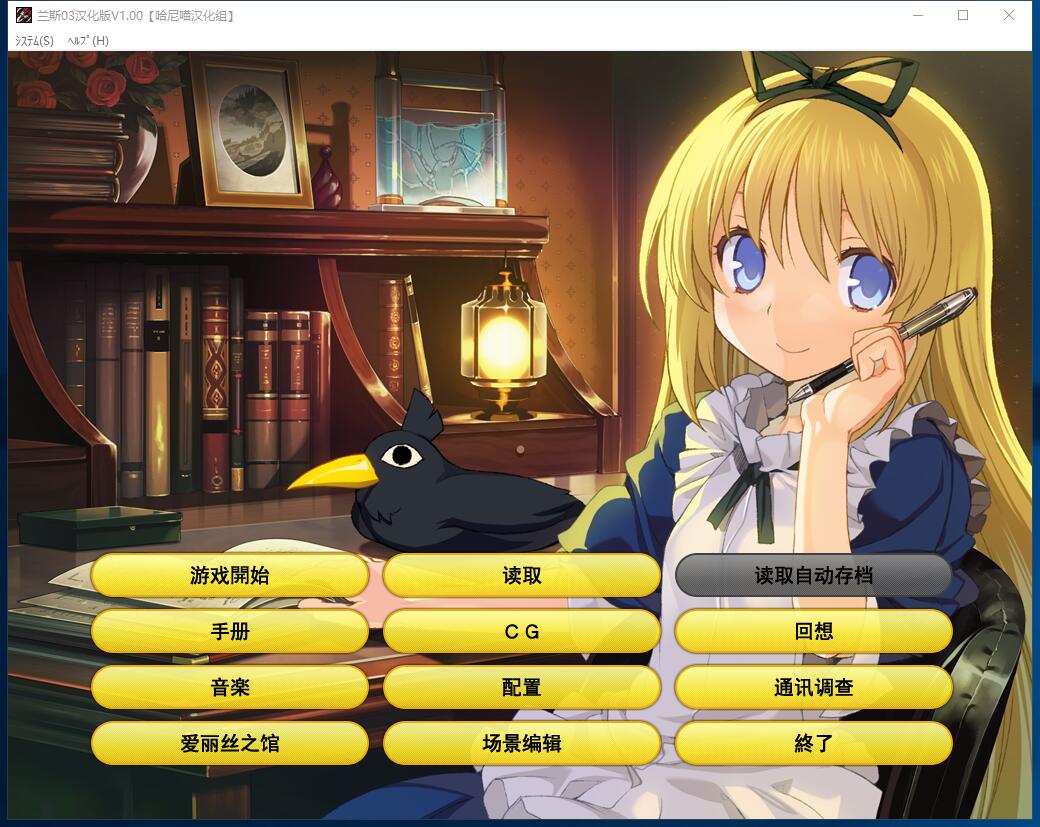Viewport: 1040px width, 827px height.
Task: Start the game with 游戏開始
Action: (229, 575)
